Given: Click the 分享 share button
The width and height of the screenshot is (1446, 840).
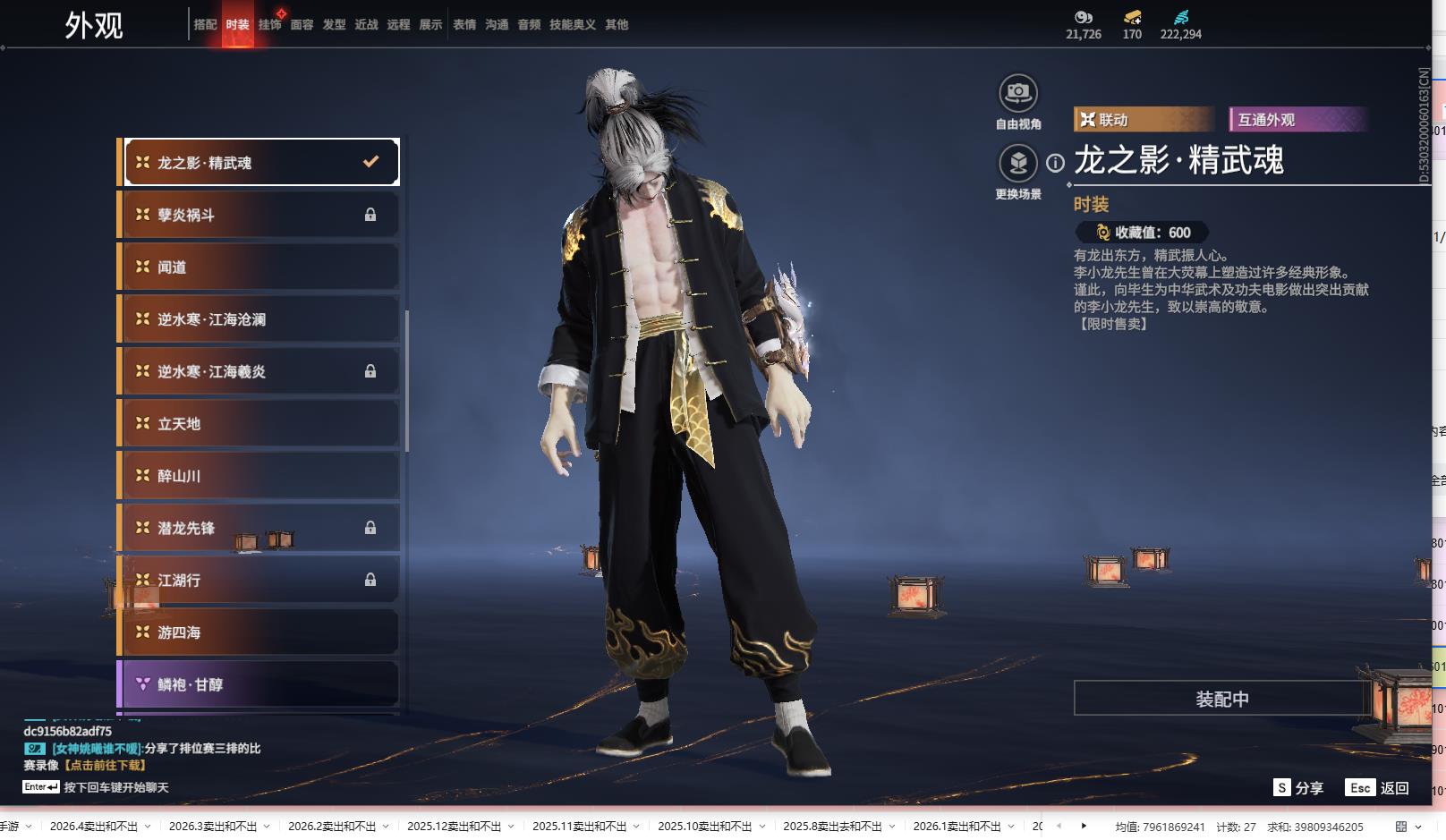Looking at the screenshot, I should click(x=1298, y=787).
